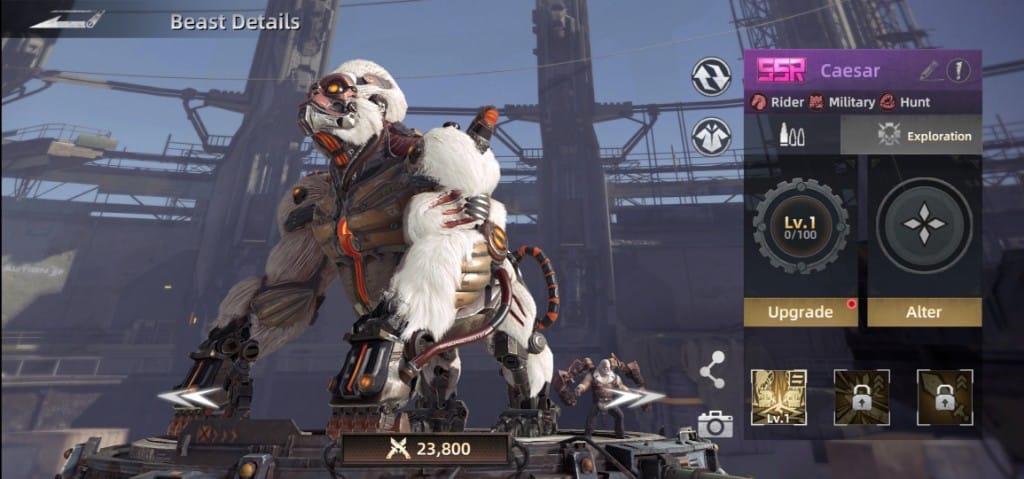This screenshot has width=1024, height=479.
Task: Open the exclamation info icon
Action: pos(959,70)
